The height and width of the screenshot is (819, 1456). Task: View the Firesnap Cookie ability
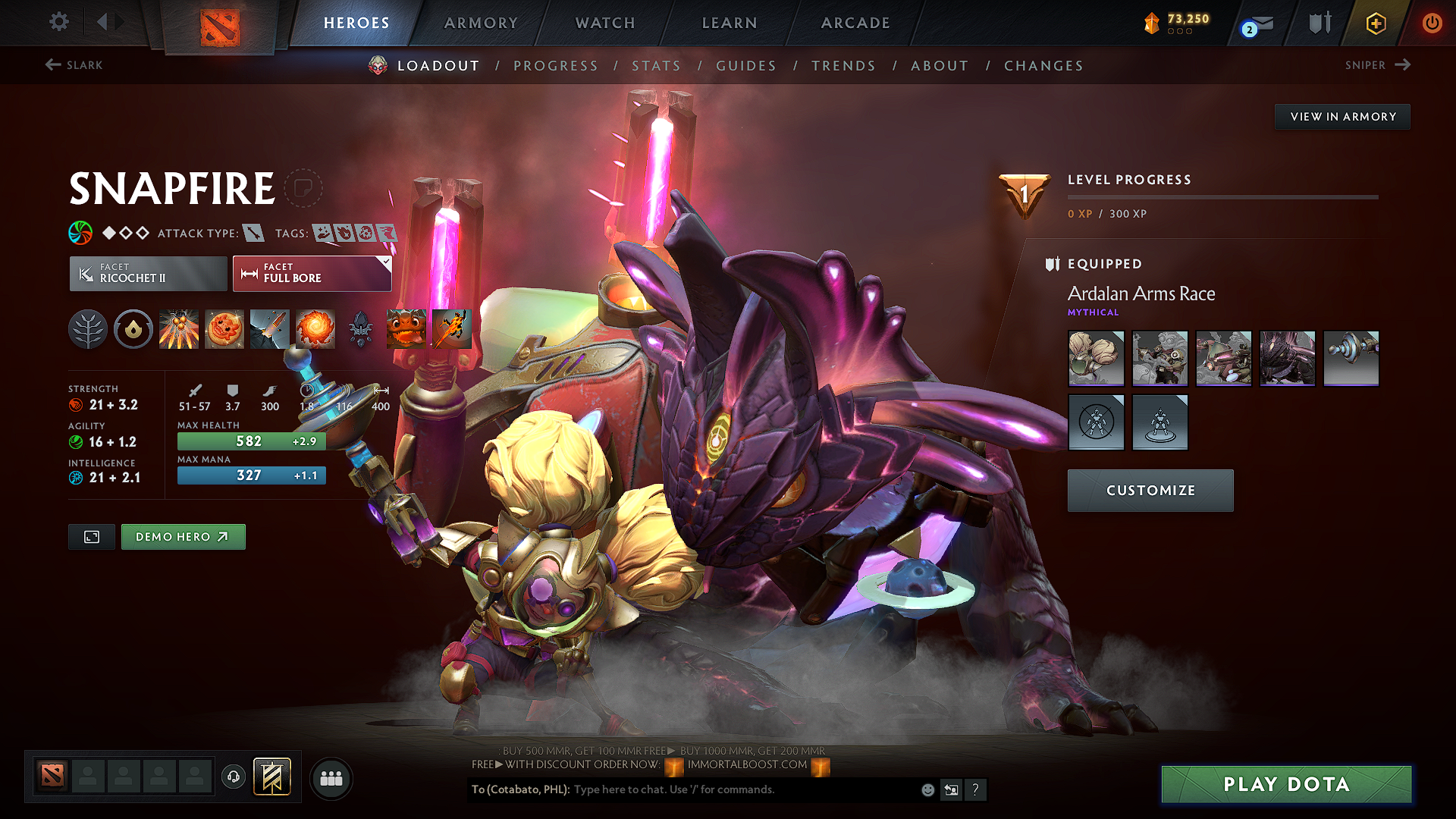(224, 329)
